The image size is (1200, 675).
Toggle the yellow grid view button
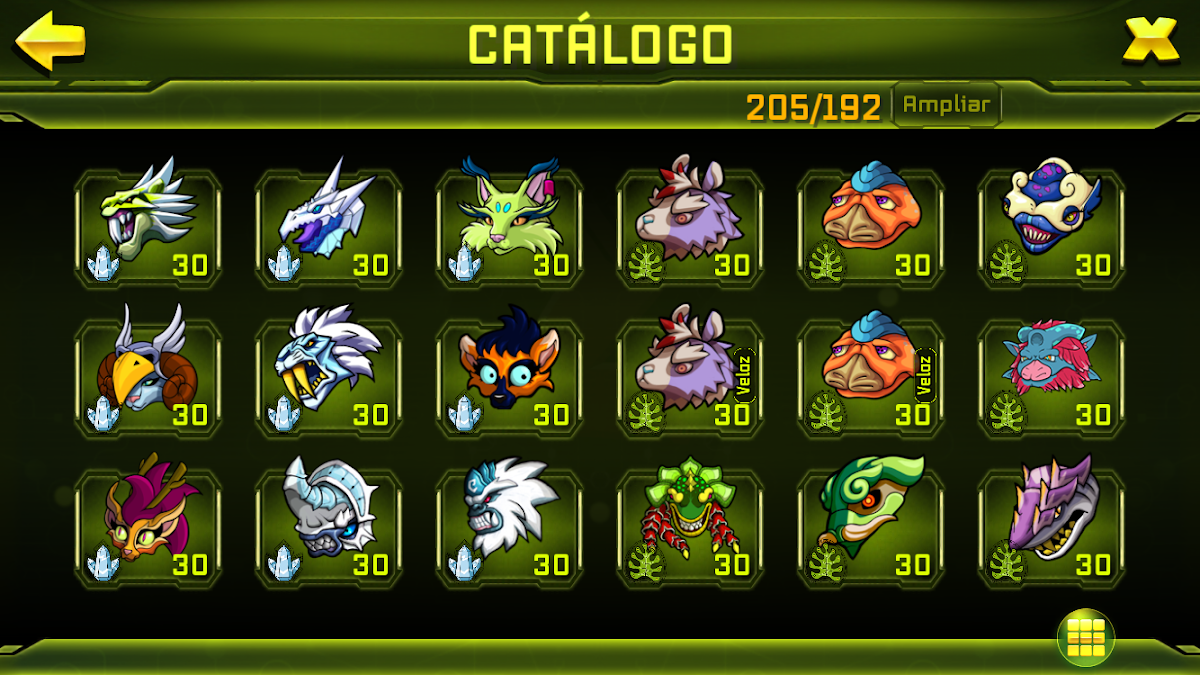tap(1085, 637)
